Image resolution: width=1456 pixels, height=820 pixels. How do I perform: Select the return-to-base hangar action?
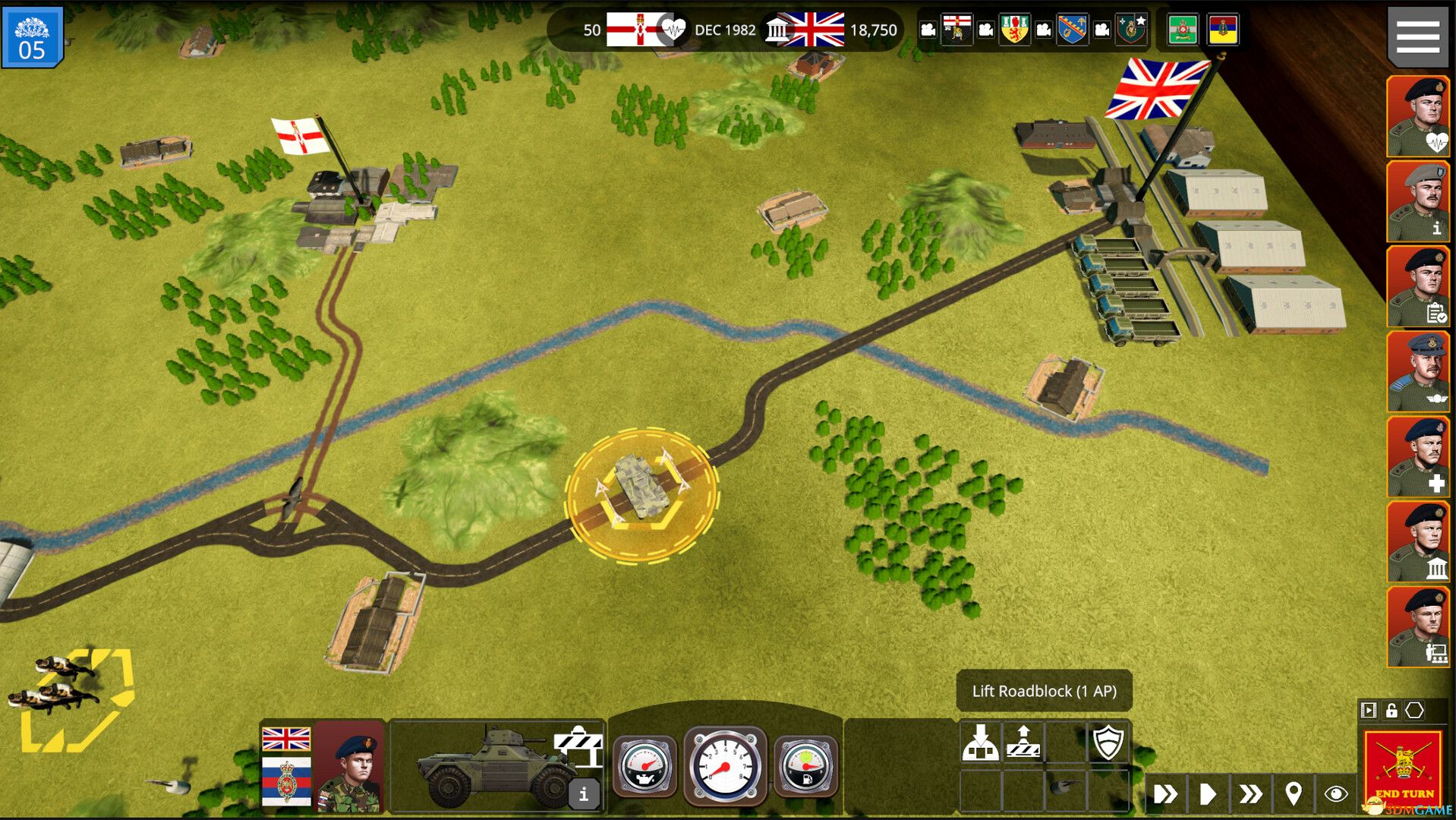[x=980, y=742]
